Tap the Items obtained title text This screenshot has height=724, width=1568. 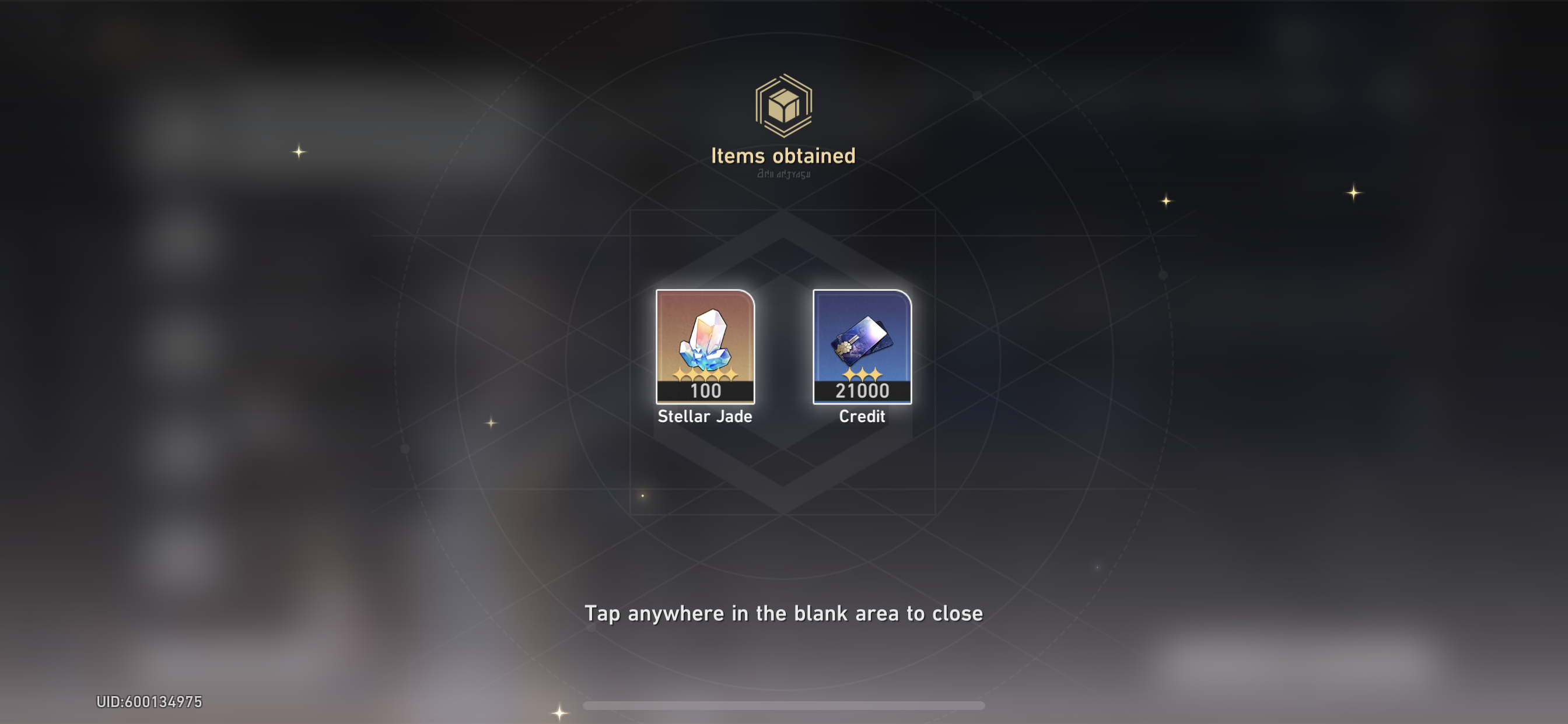tap(784, 156)
